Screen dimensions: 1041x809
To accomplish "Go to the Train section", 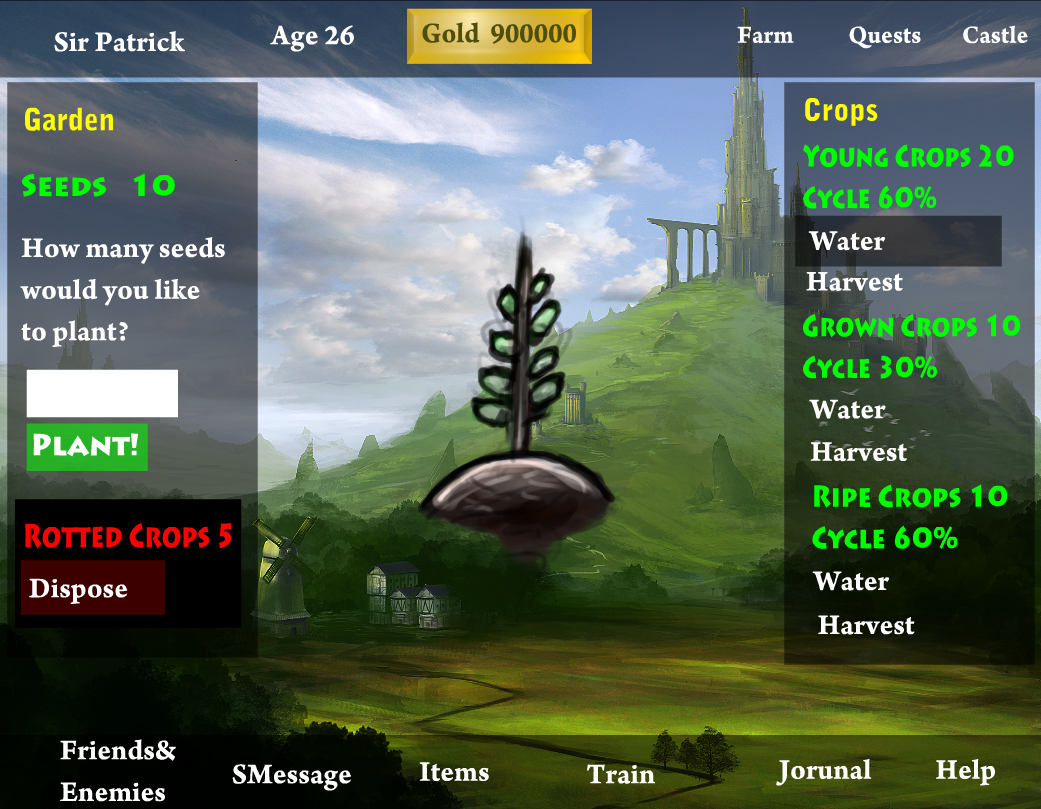I will [620, 774].
